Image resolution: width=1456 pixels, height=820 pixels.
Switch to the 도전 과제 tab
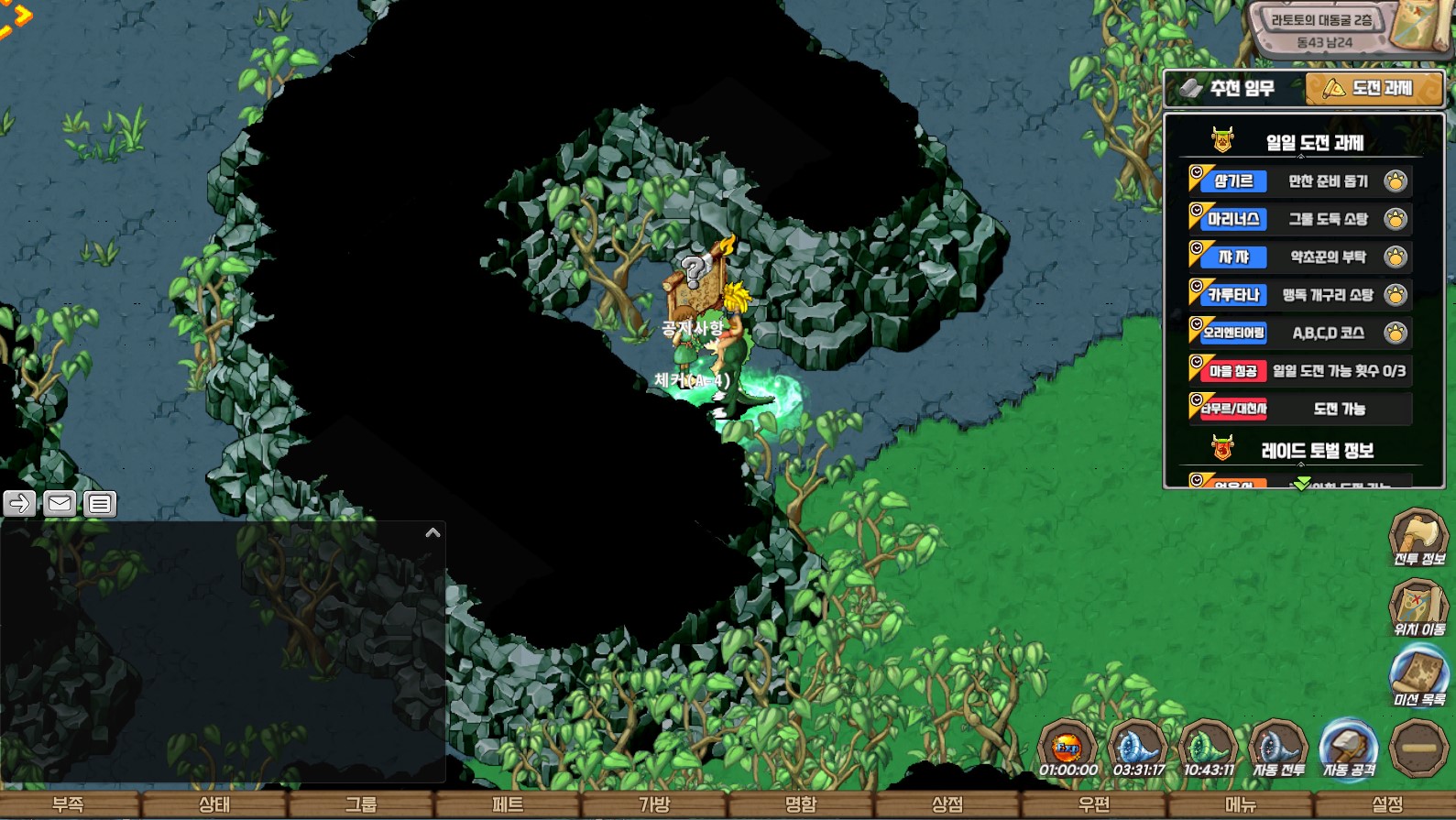pyautogui.click(x=1373, y=89)
